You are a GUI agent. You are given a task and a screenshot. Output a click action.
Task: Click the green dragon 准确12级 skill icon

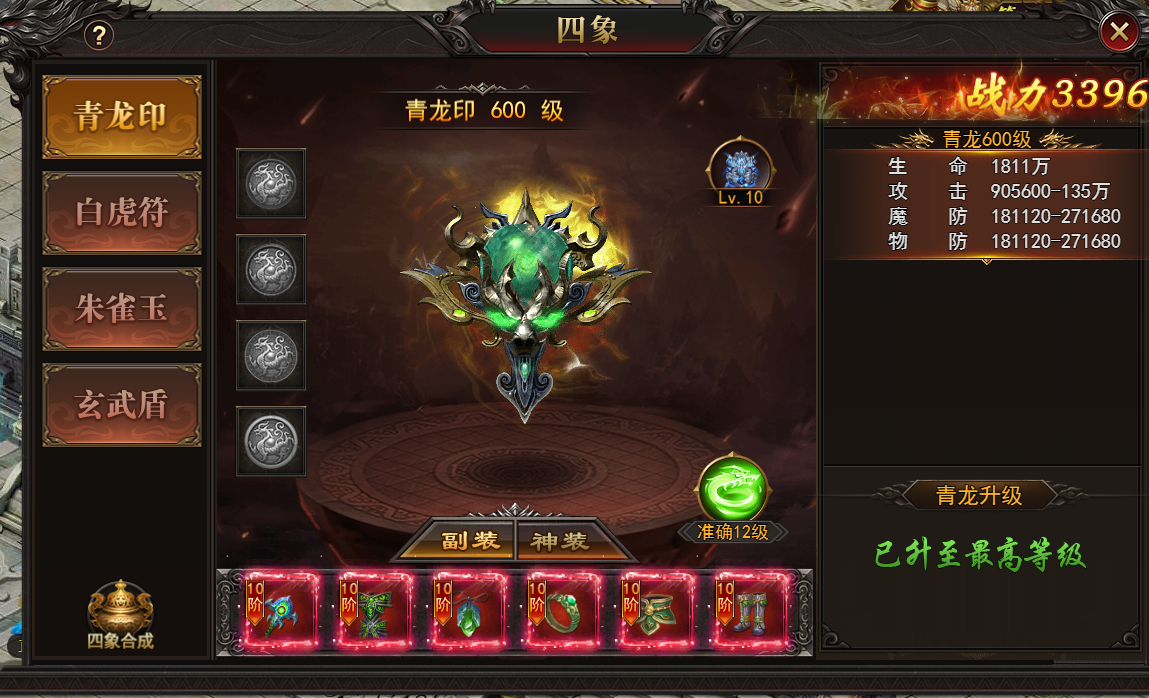coord(732,490)
